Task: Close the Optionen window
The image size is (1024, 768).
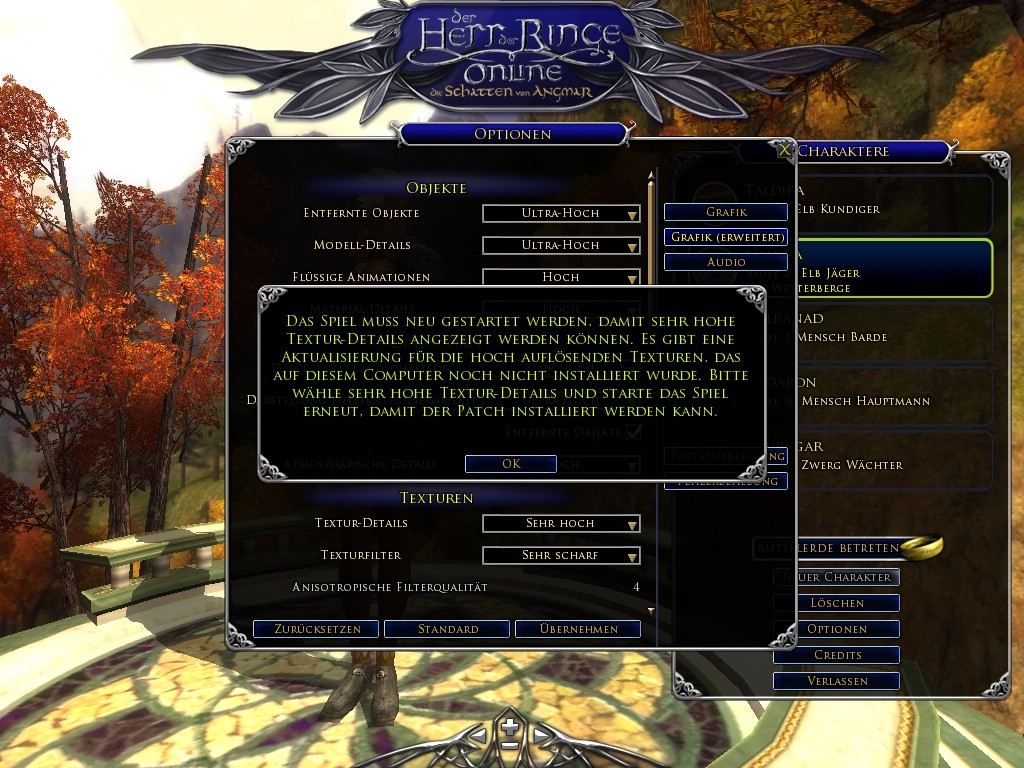Action: pyautogui.click(x=785, y=149)
